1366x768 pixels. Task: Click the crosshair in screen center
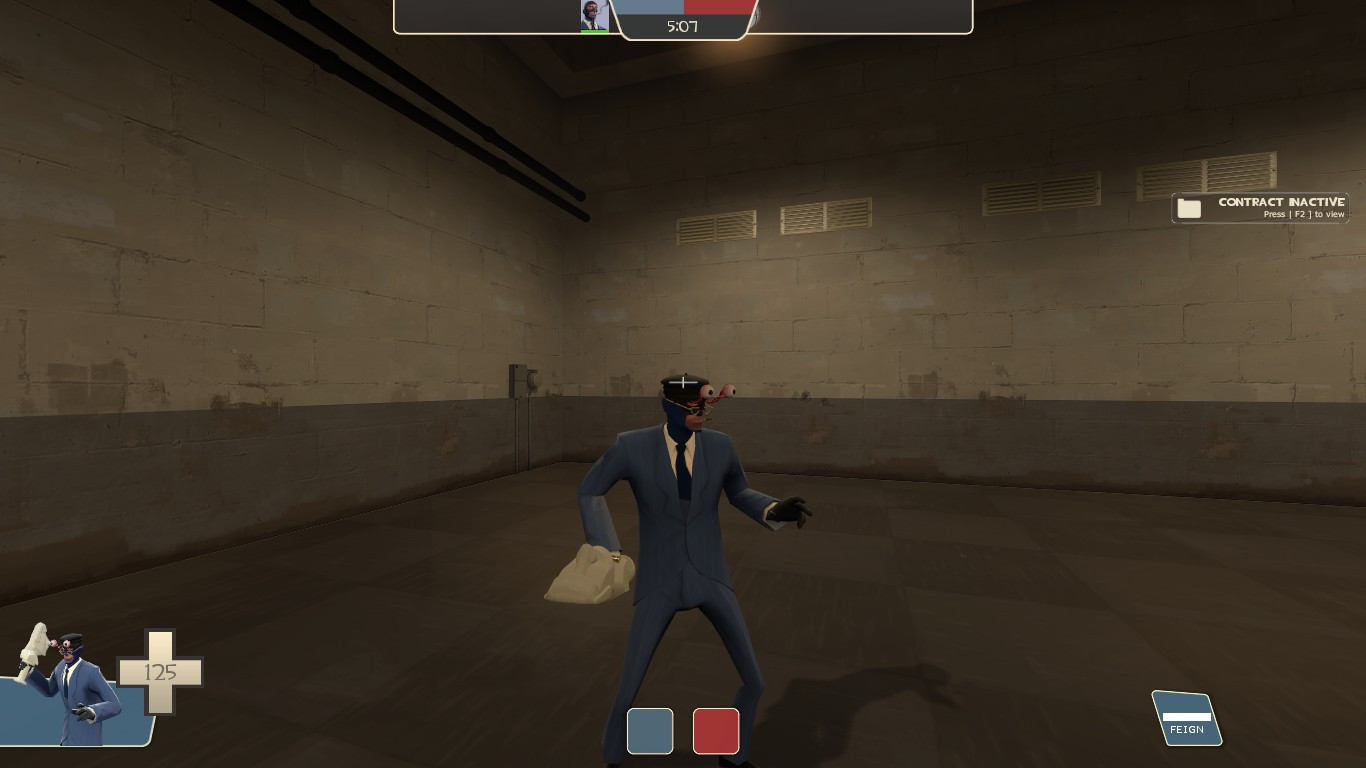click(683, 381)
